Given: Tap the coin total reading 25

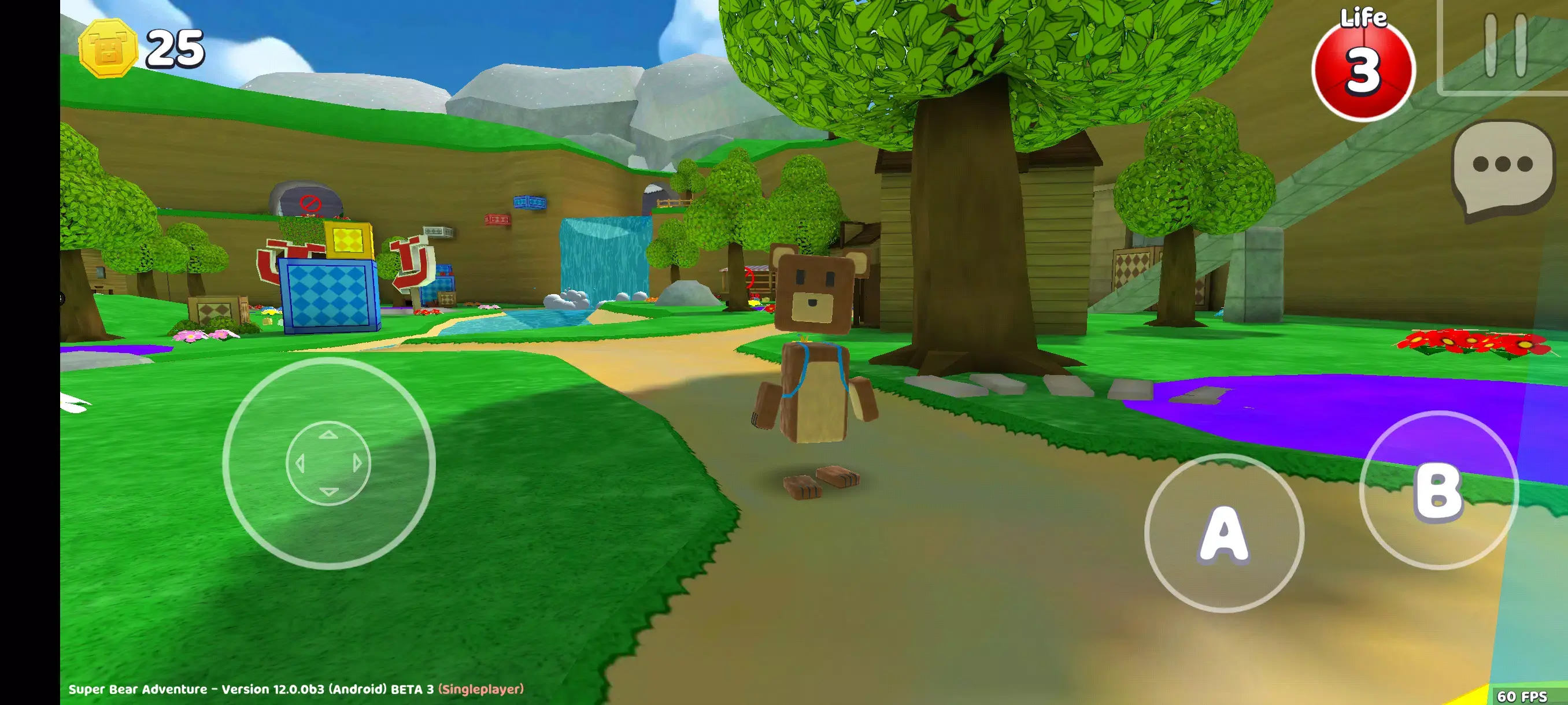Looking at the screenshot, I should pyautogui.click(x=176, y=49).
